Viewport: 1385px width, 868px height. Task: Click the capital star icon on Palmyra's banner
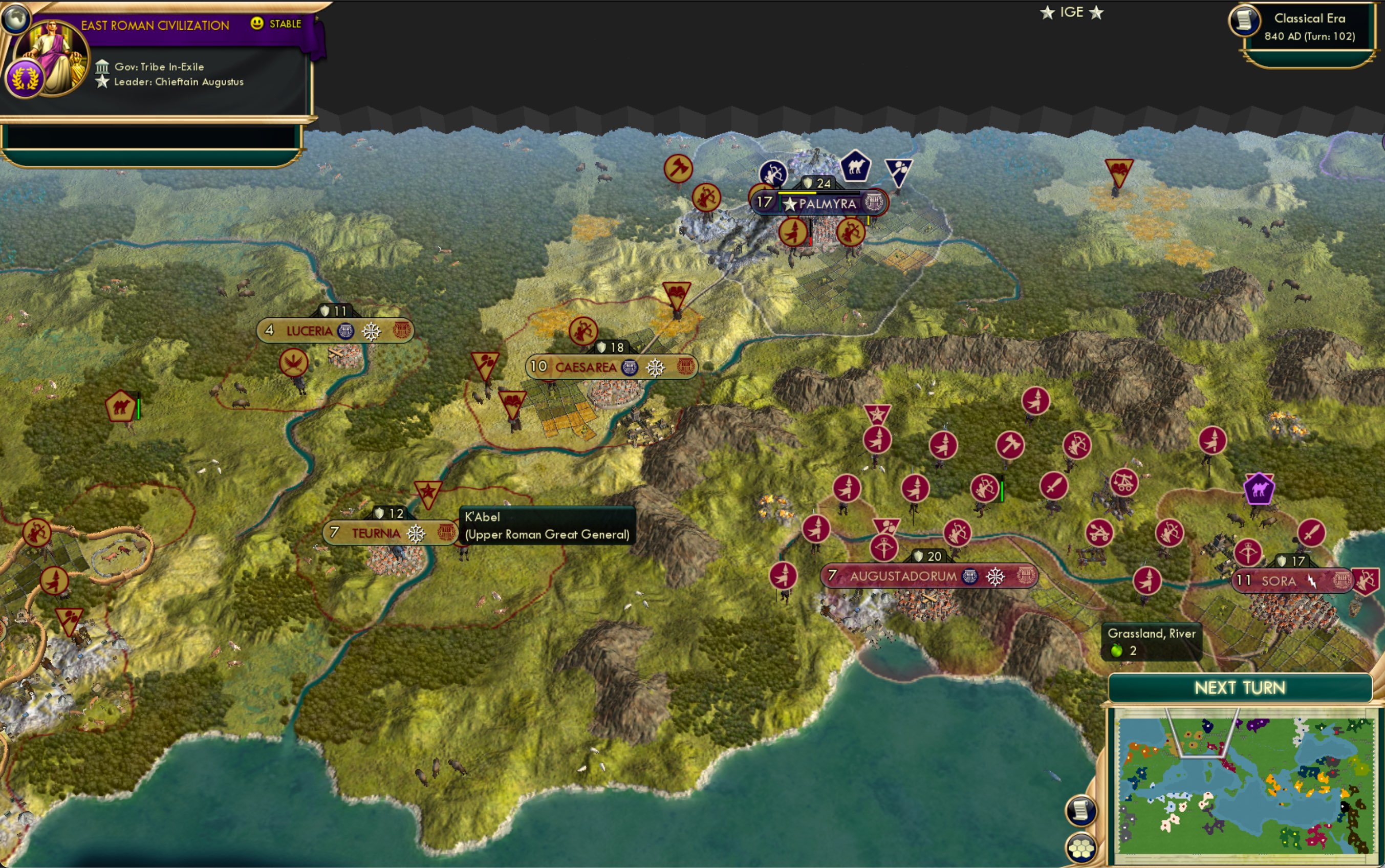790,204
